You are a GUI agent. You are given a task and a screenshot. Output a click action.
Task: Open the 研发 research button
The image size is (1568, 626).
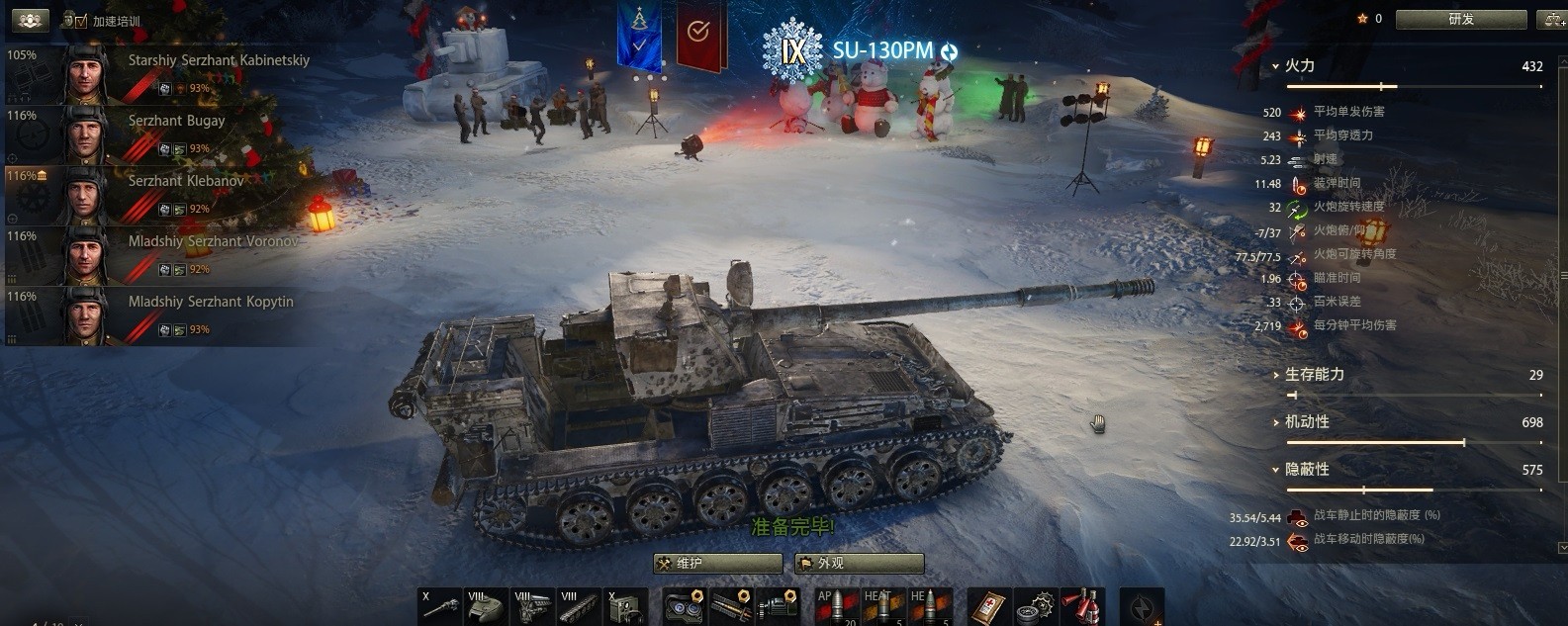point(1460,19)
